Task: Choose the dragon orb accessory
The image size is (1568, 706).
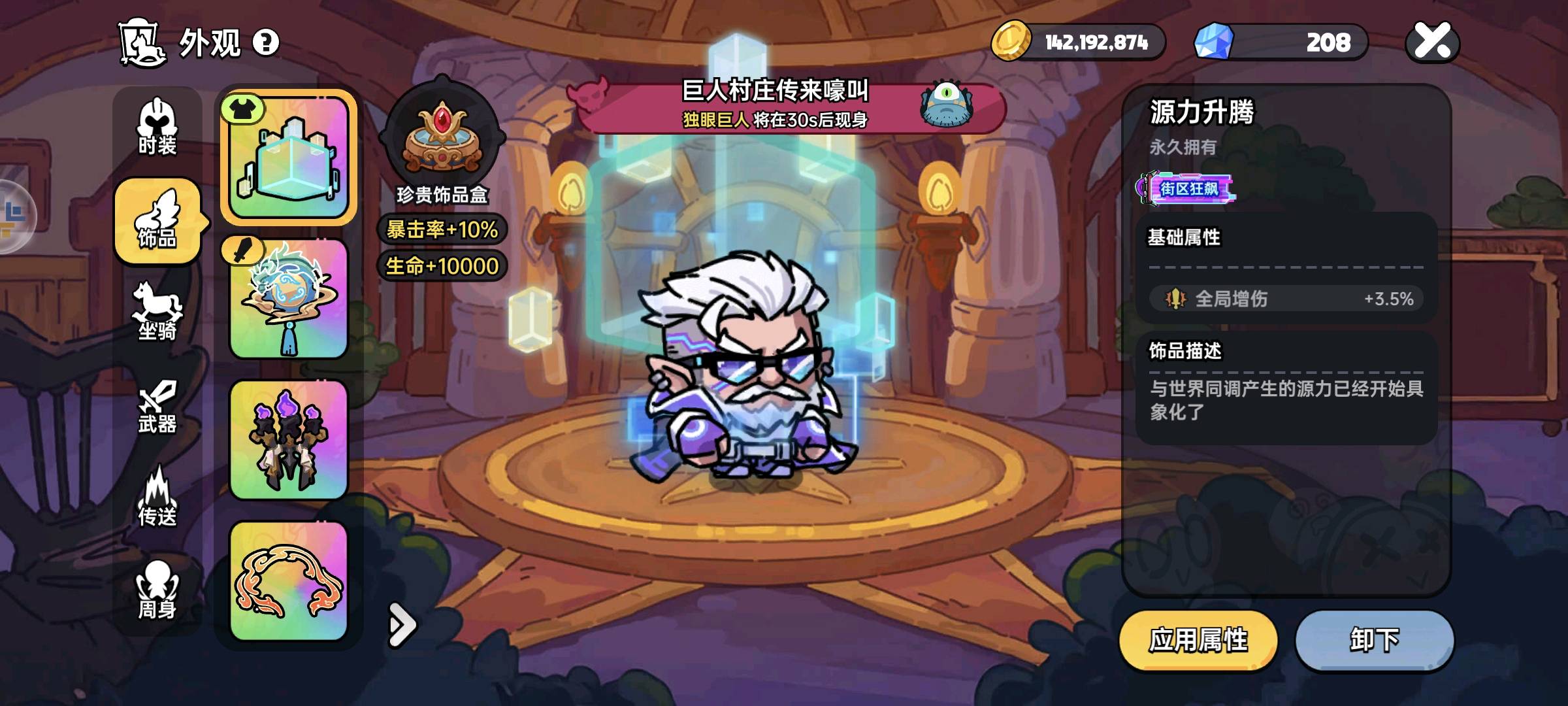Action: click(289, 299)
